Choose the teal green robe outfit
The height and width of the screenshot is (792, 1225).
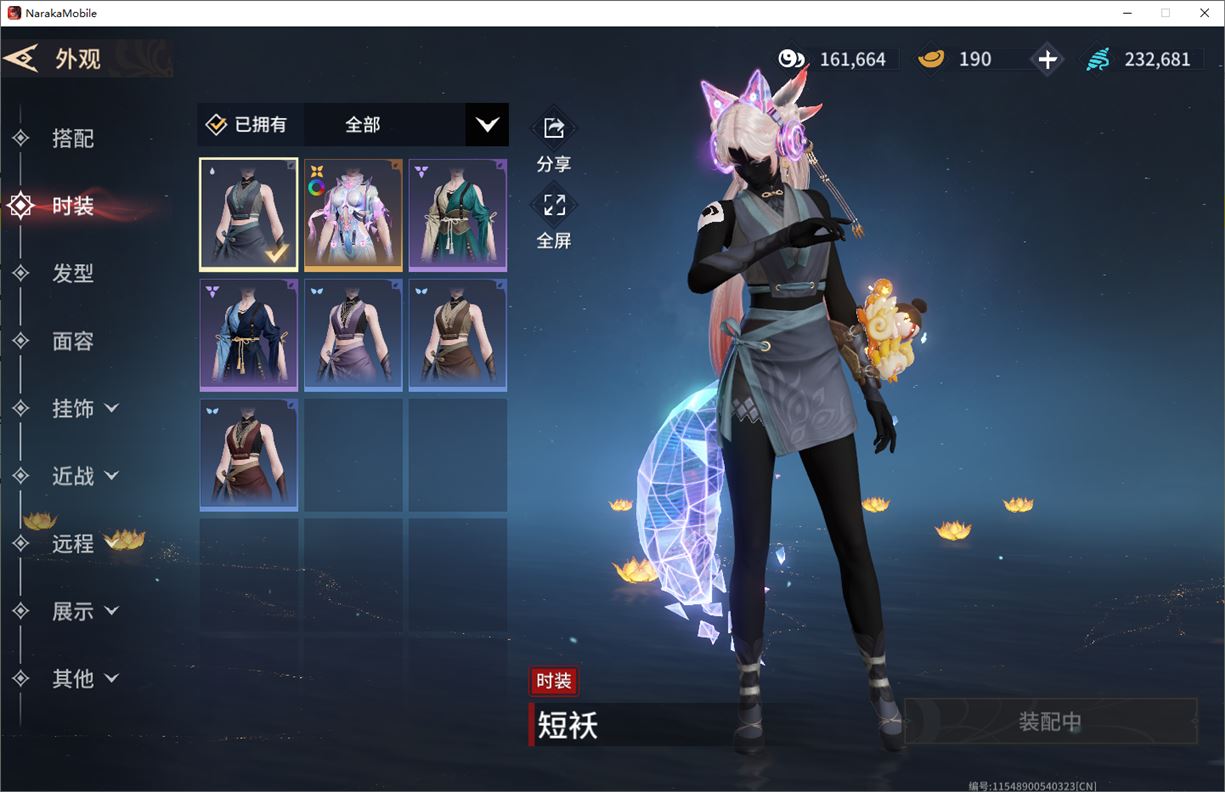coord(457,214)
